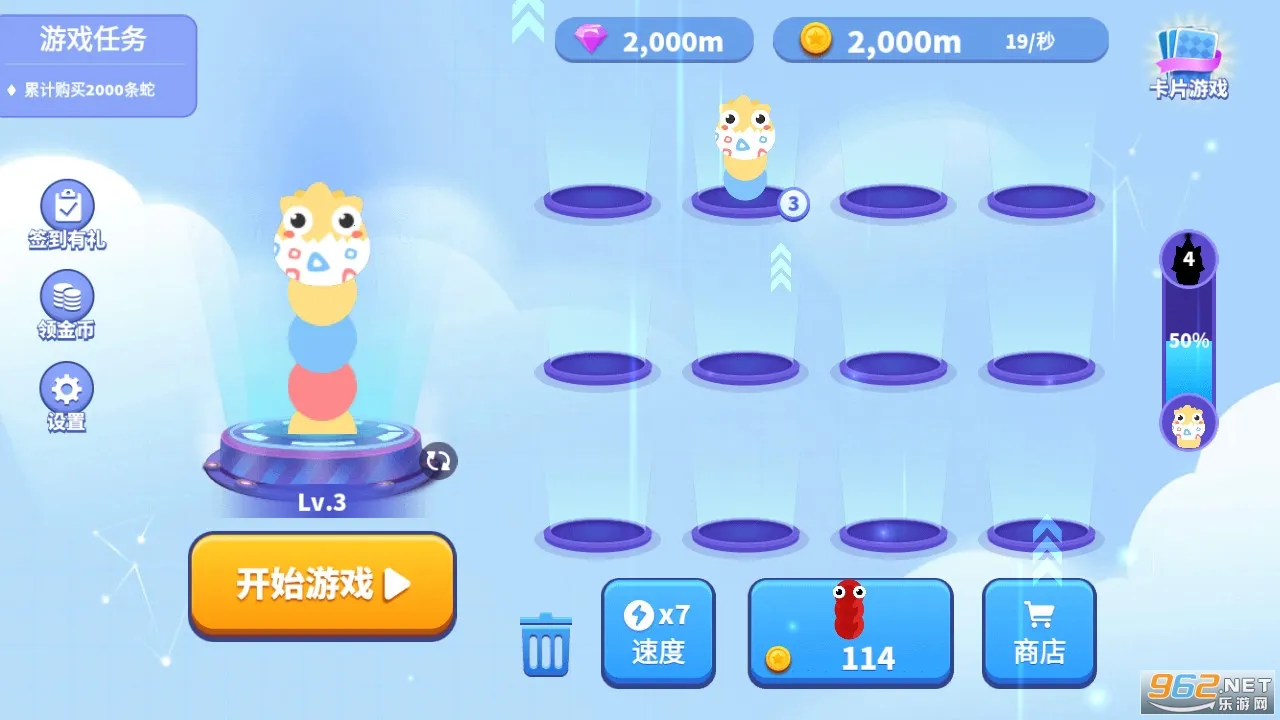This screenshot has width=1280, height=720.
Task: Select the snake with the 3 badge
Action: pos(744,150)
